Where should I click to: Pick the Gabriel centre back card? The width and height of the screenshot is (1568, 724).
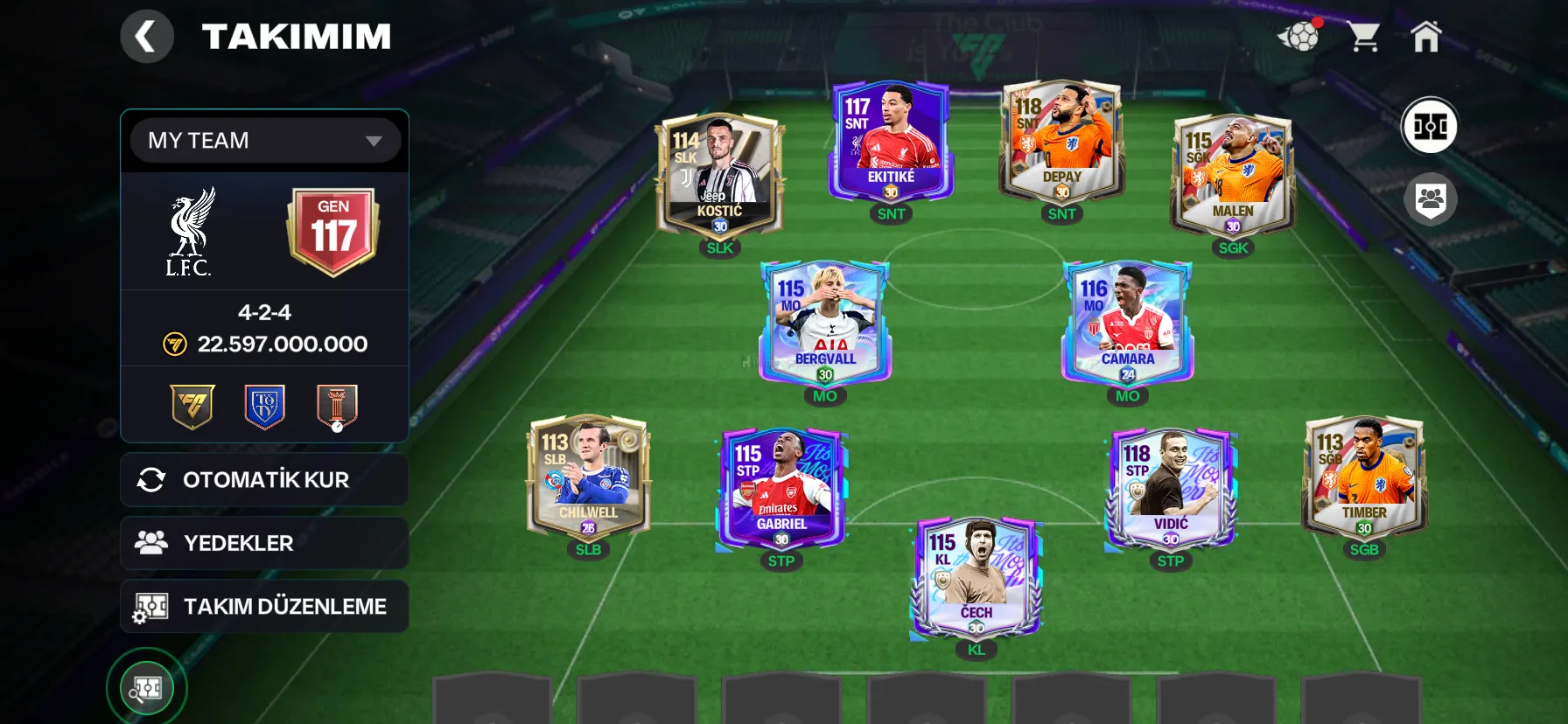tap(780, 488)
